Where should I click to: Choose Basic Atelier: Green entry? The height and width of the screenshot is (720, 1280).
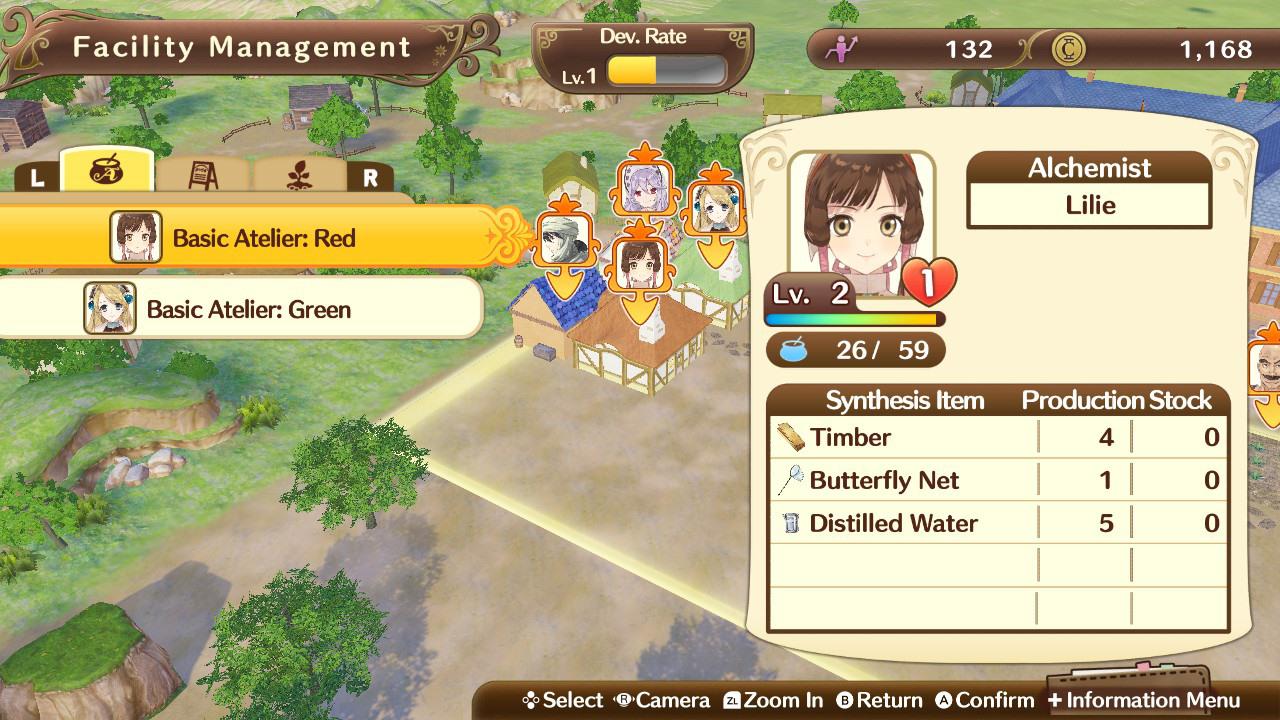click(240, 309)
